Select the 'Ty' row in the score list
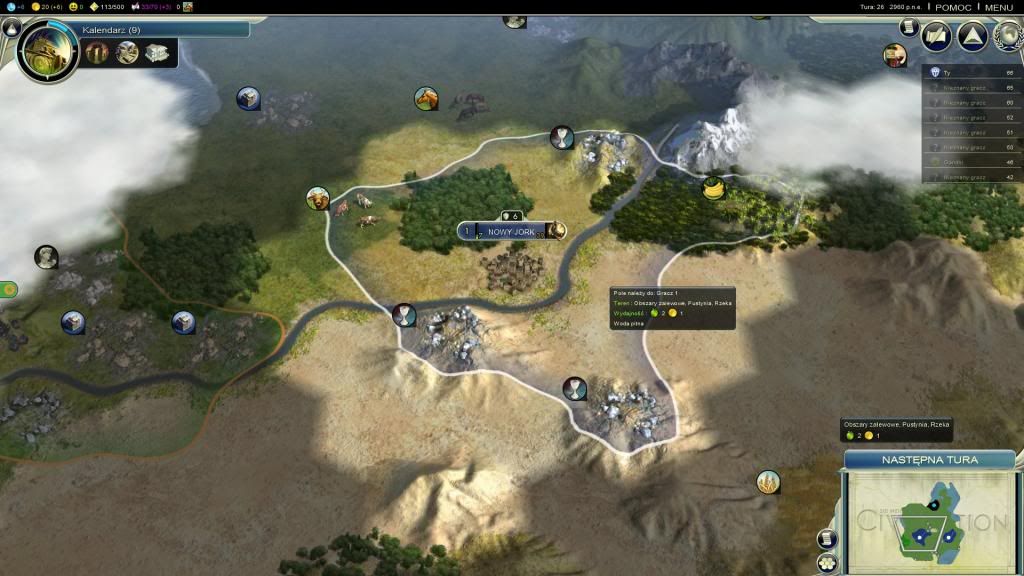Screen dimensions: 1024x576 click(971, 73)
